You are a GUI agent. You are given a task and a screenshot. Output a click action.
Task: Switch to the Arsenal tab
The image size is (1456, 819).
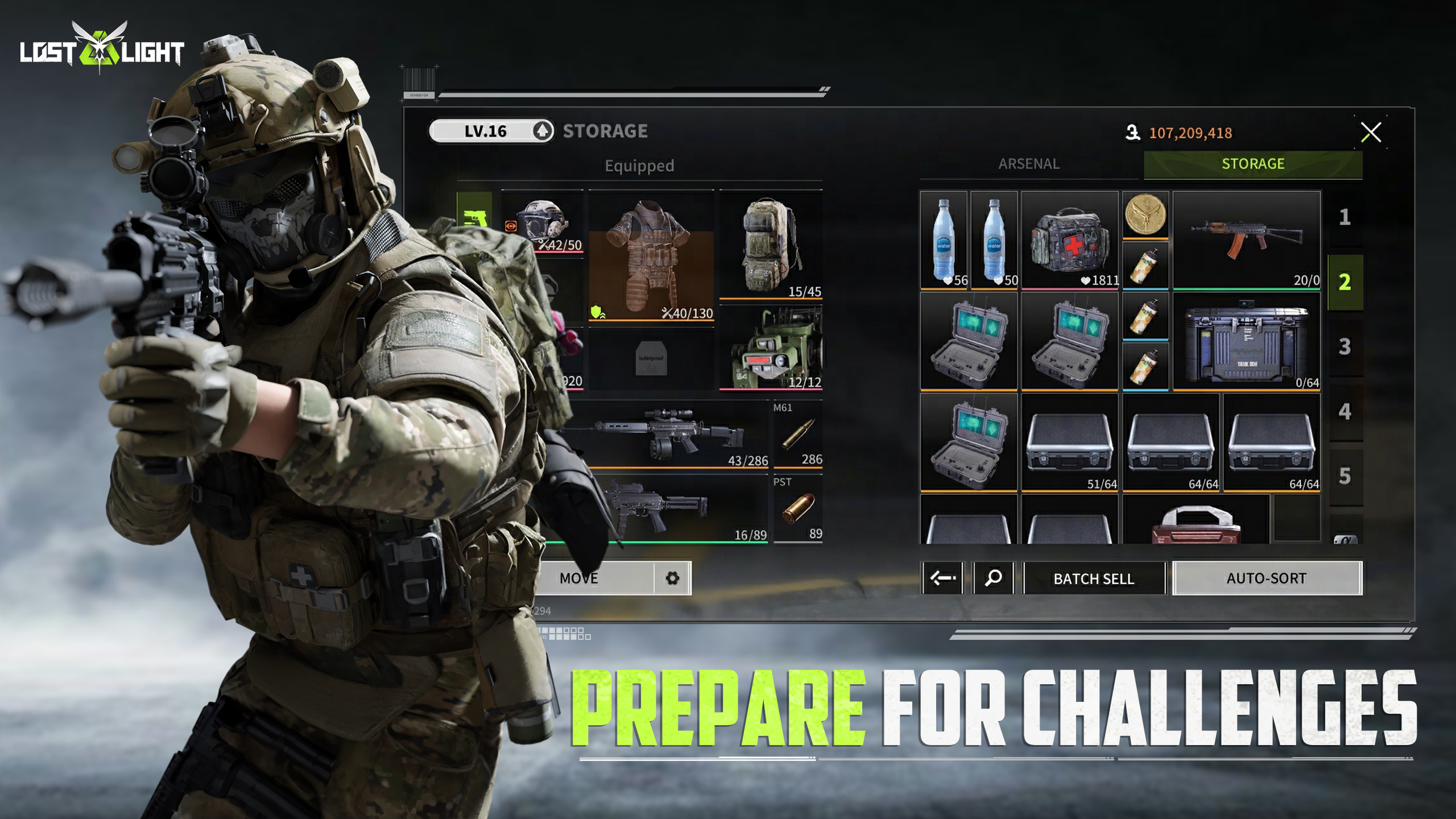[x=1028, y=164]
